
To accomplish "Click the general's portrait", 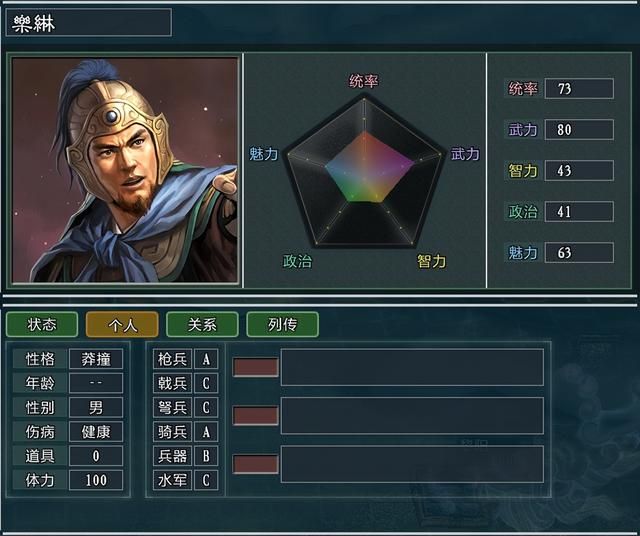I will 125,170.
